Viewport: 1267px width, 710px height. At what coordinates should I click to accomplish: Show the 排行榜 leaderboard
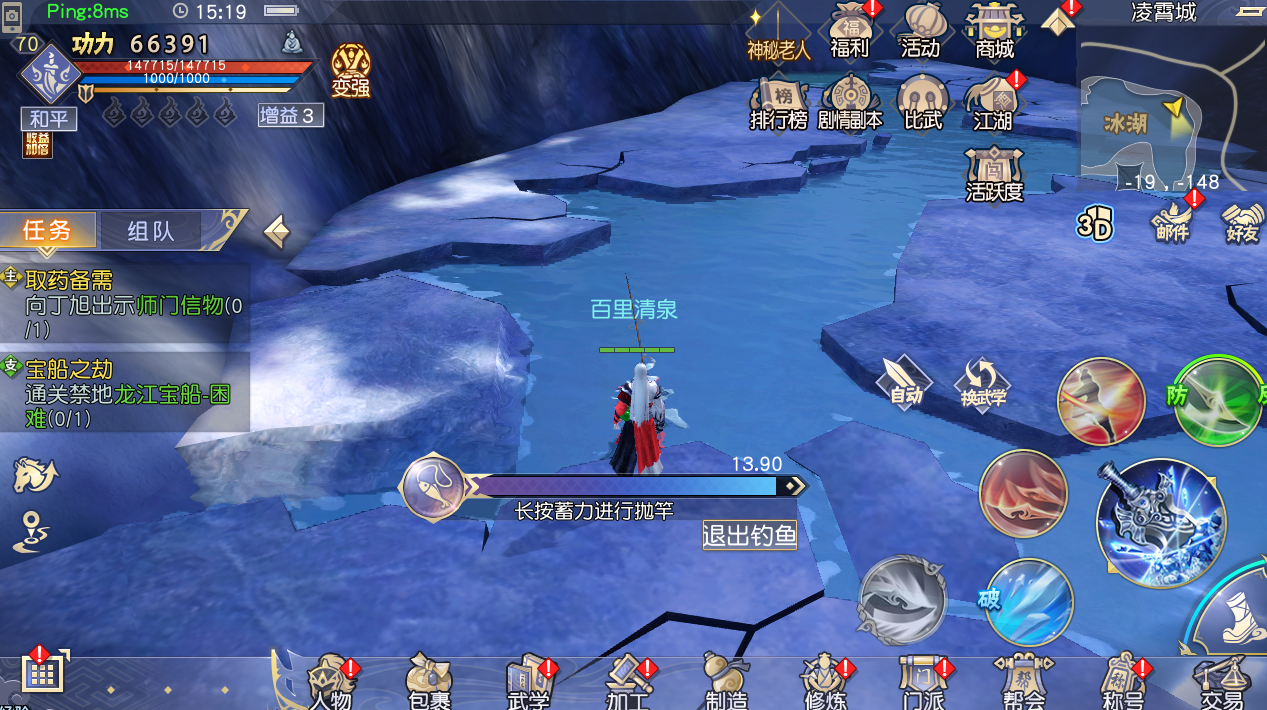pos(779,104)
